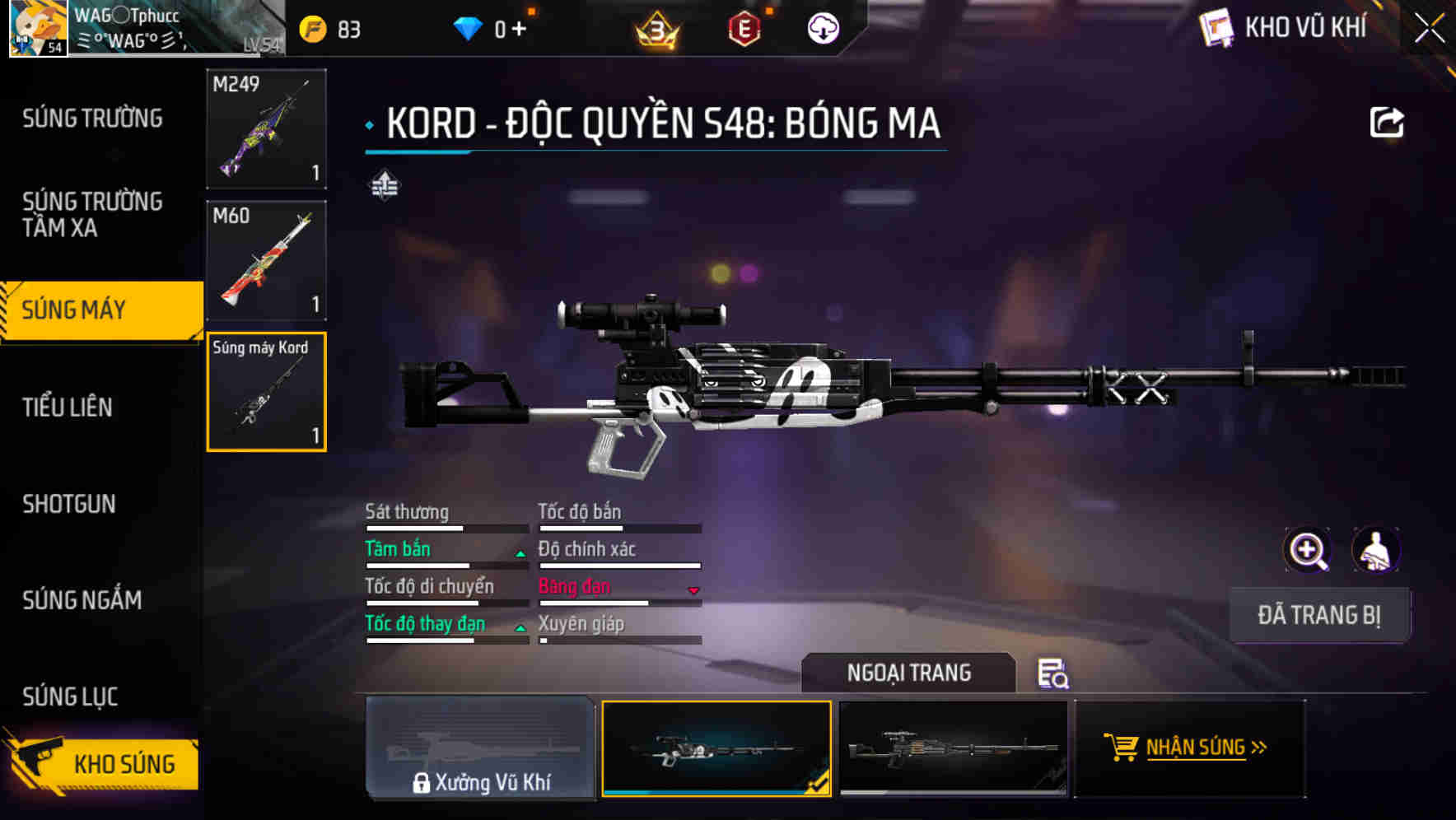Select the Tiểu Liên category
The width and height of the screenshot is (1456, 820).
pos(68,407)
